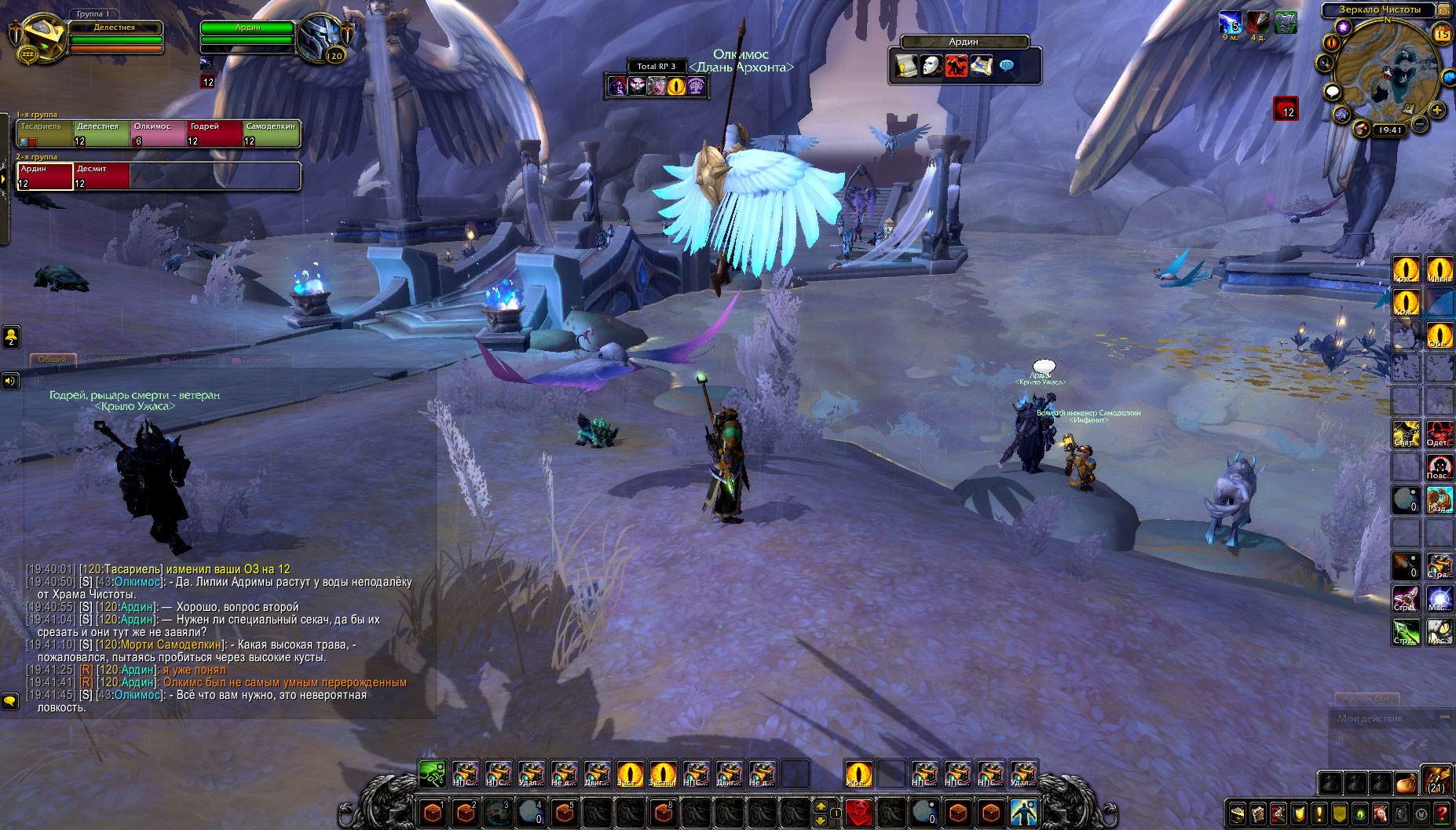Toggle the chat speaker voice button
This screenshot has height=830, width=1456.
[x=10, y=382]
